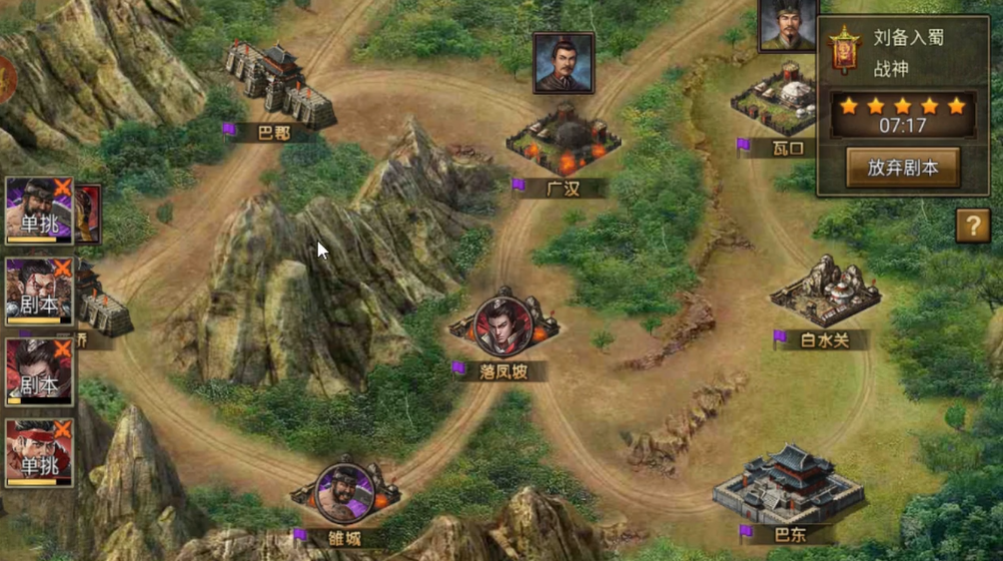Viewport: 1003px width, 561px height.
Task: Click the 刘备入蜀 scenario banner icon
Action: pos(845,50)
